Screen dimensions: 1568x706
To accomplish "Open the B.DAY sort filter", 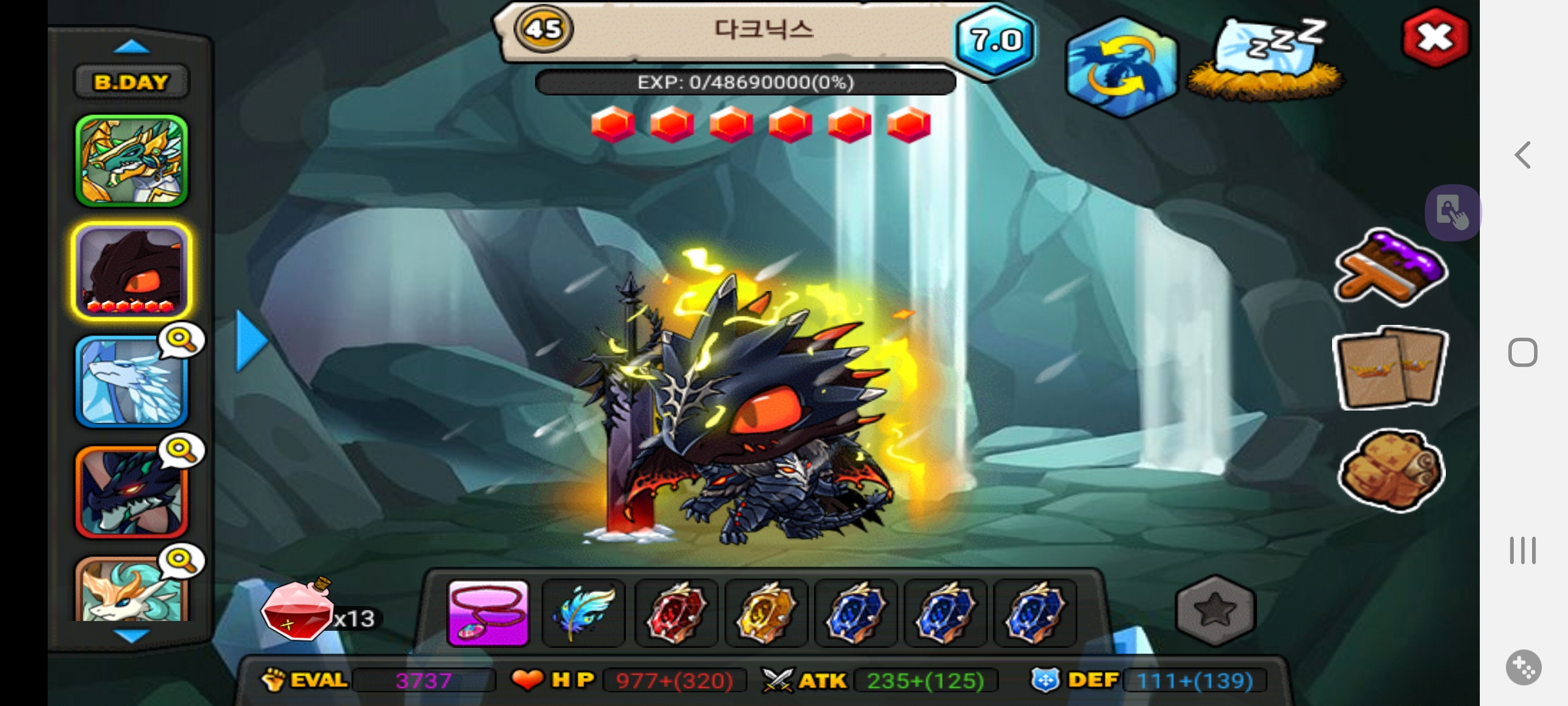I will pyautogui.click(x=131, y=82).
